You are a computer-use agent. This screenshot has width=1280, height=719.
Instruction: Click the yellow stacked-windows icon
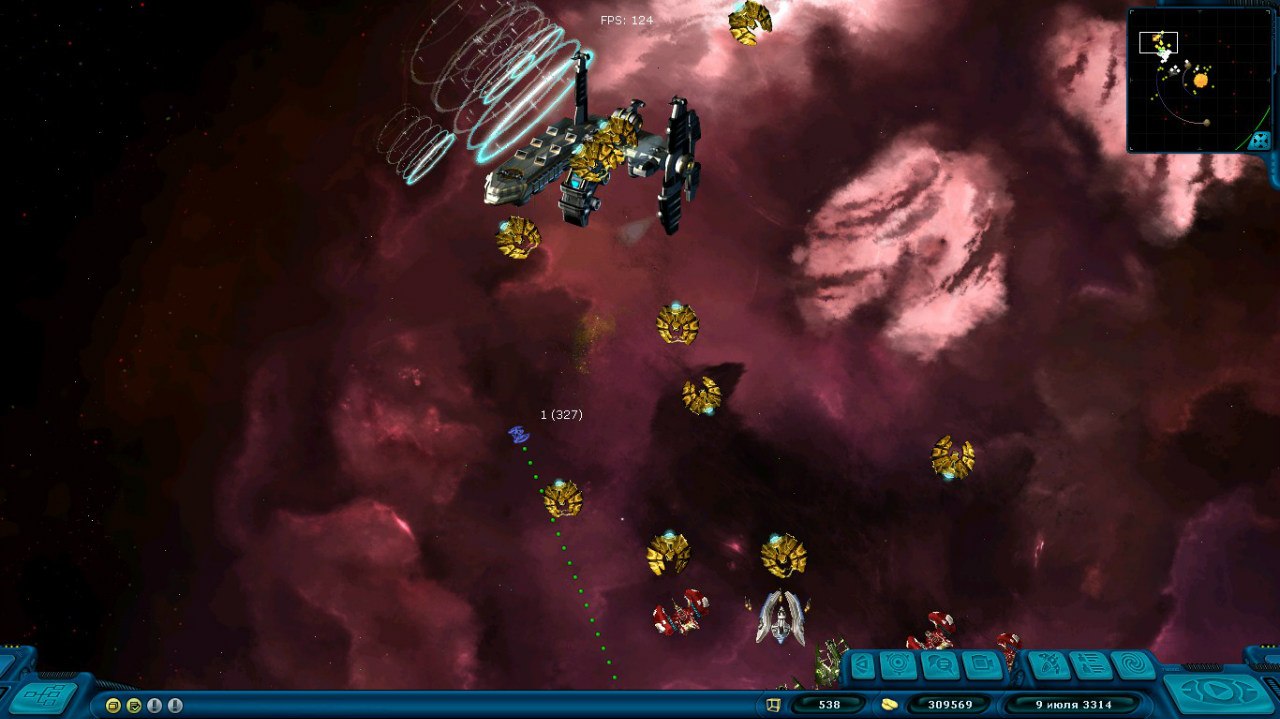click(113, 705)
